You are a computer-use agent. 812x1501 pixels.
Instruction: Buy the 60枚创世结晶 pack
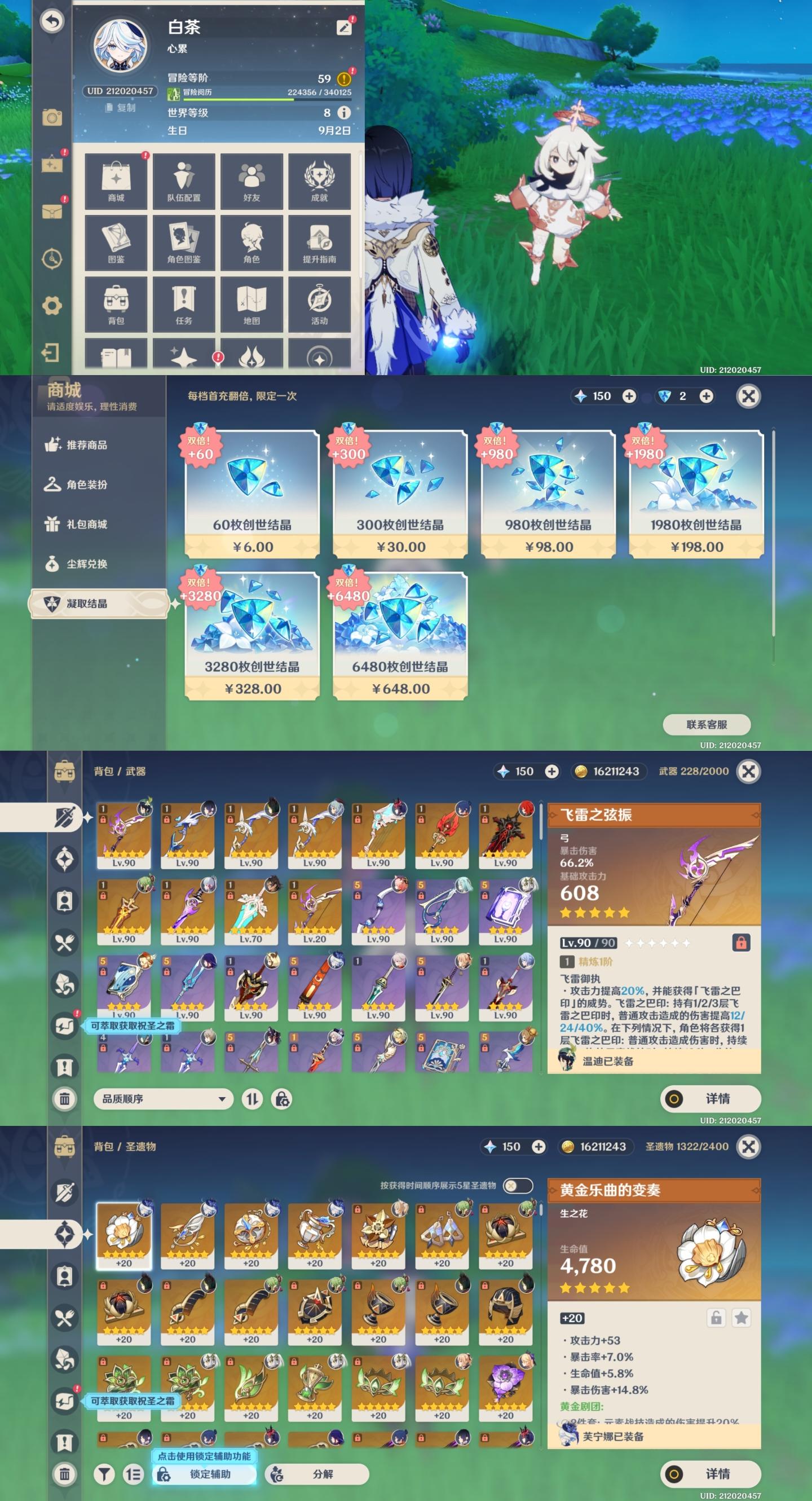click(x=252, y=494)
